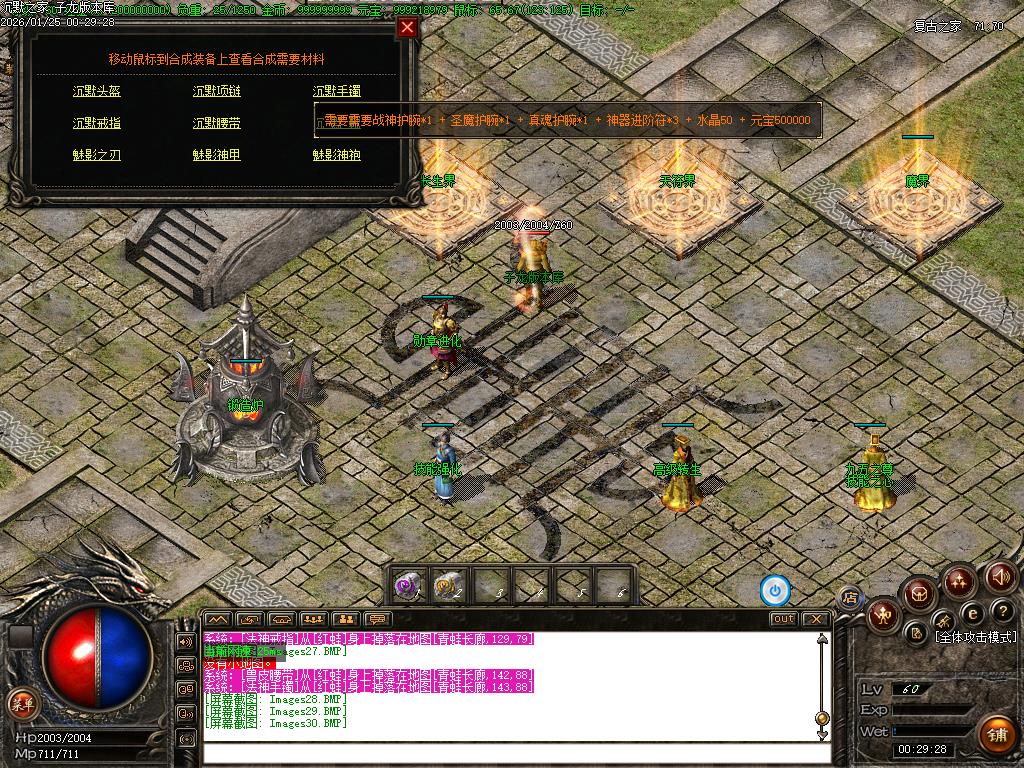The image size is (1024, 768).
Task: Click the 沉默手镯 synthesis link
Action: pos(336,91)
